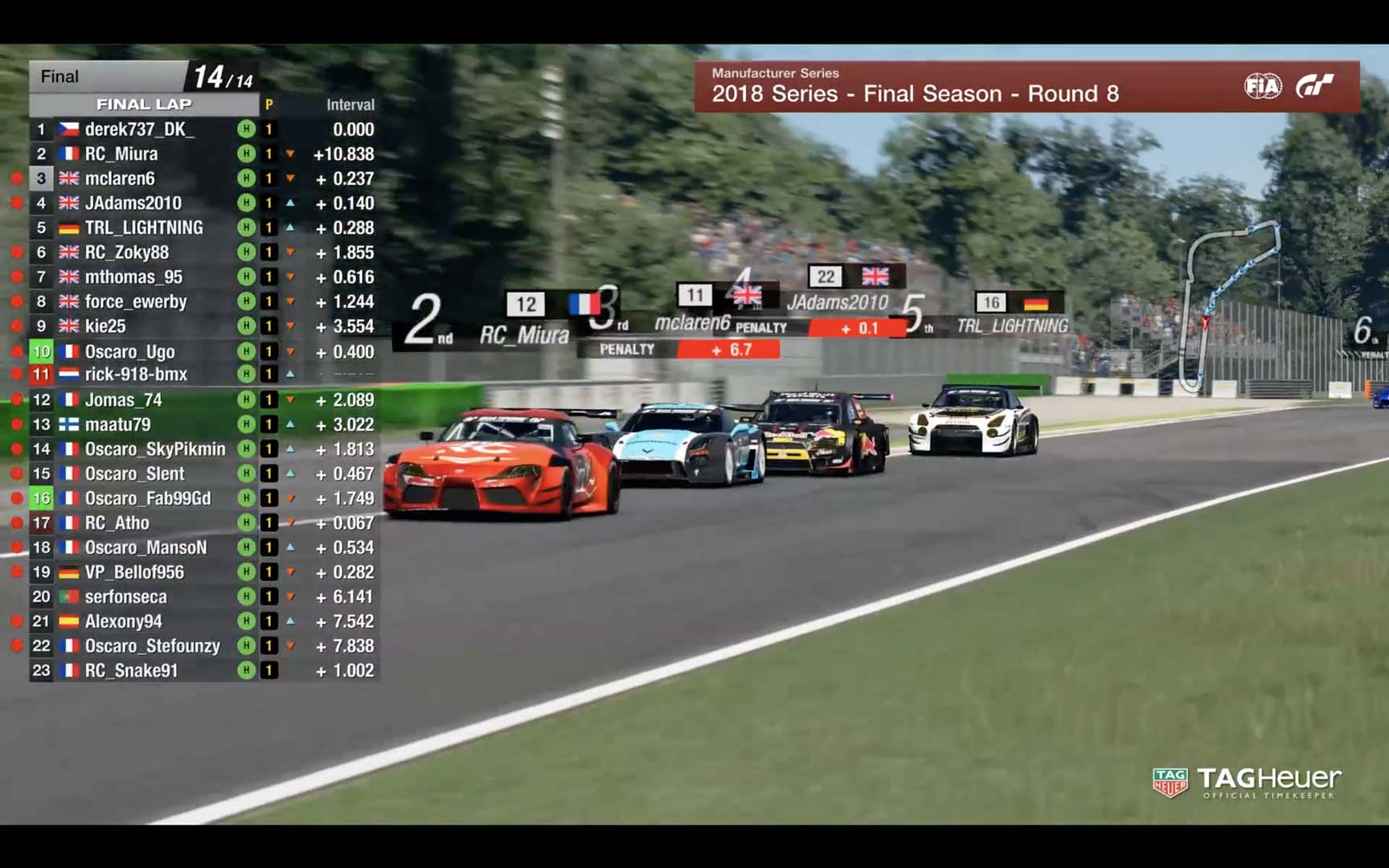The height and width of the screenshot is (868, 1389).
Task: Choose RC_Zoky88 in the leaderboard
Action: pos(127,252)
